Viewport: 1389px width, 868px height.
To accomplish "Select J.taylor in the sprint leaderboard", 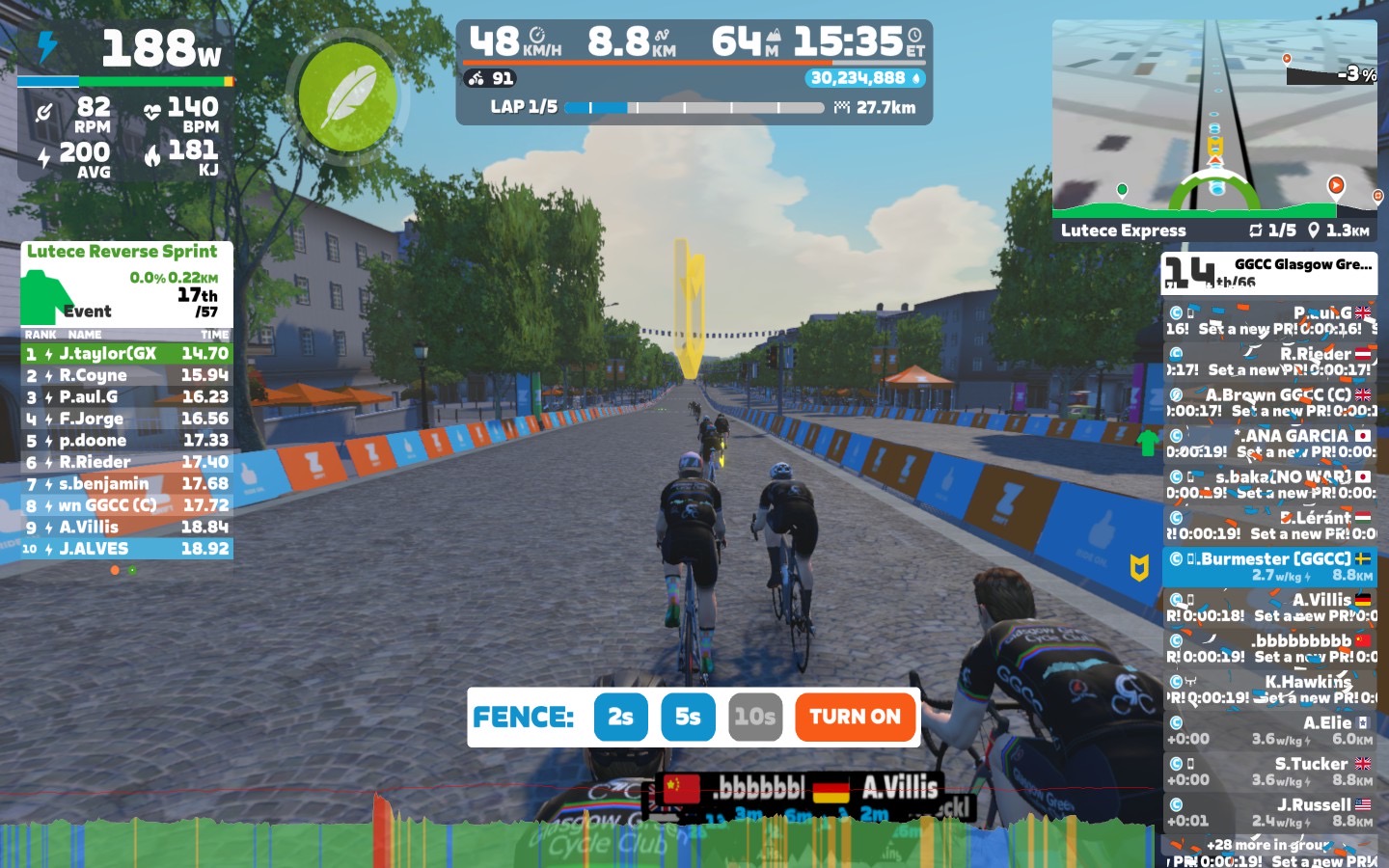I will (x=126, y=354).
